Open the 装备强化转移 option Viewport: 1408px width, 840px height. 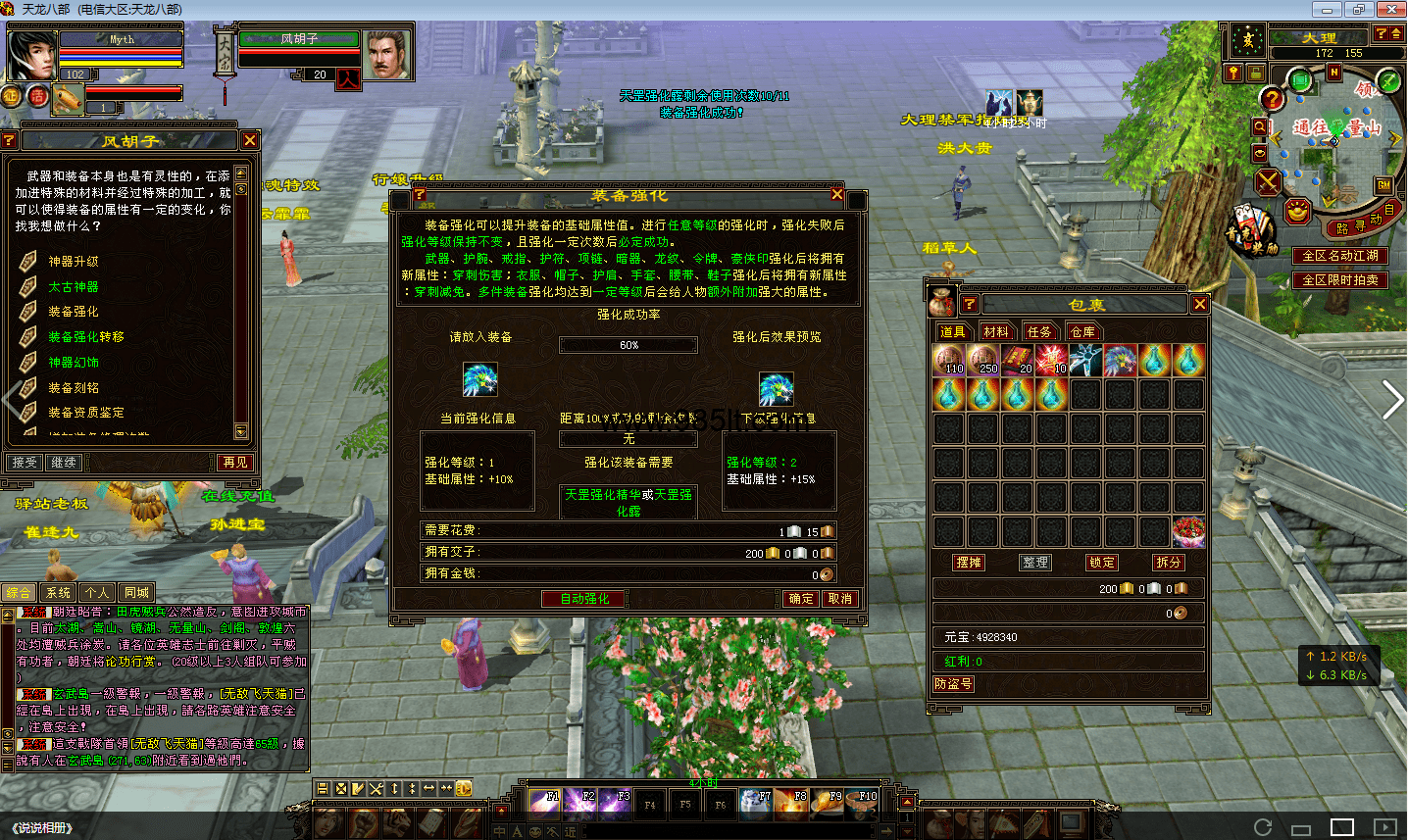point(86,337)
